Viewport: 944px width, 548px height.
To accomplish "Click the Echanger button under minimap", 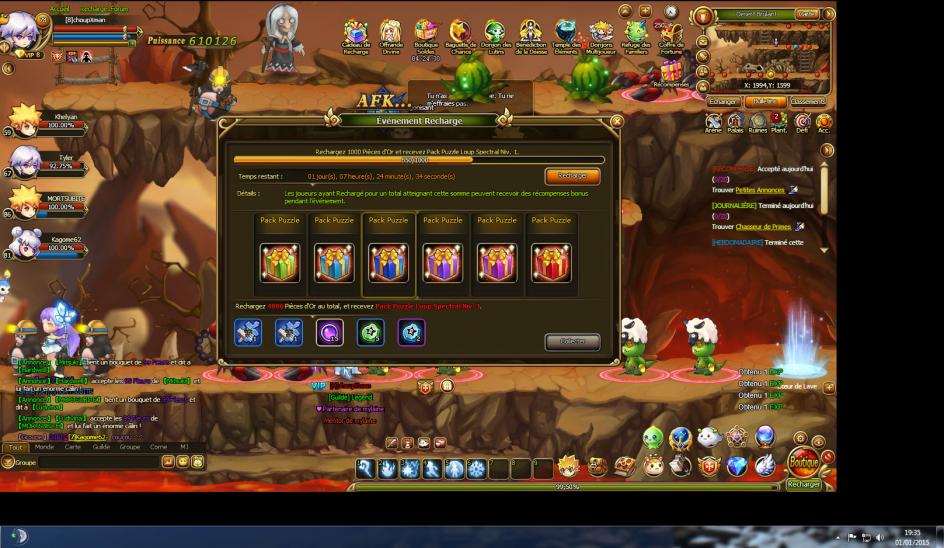I will (722, 101).
